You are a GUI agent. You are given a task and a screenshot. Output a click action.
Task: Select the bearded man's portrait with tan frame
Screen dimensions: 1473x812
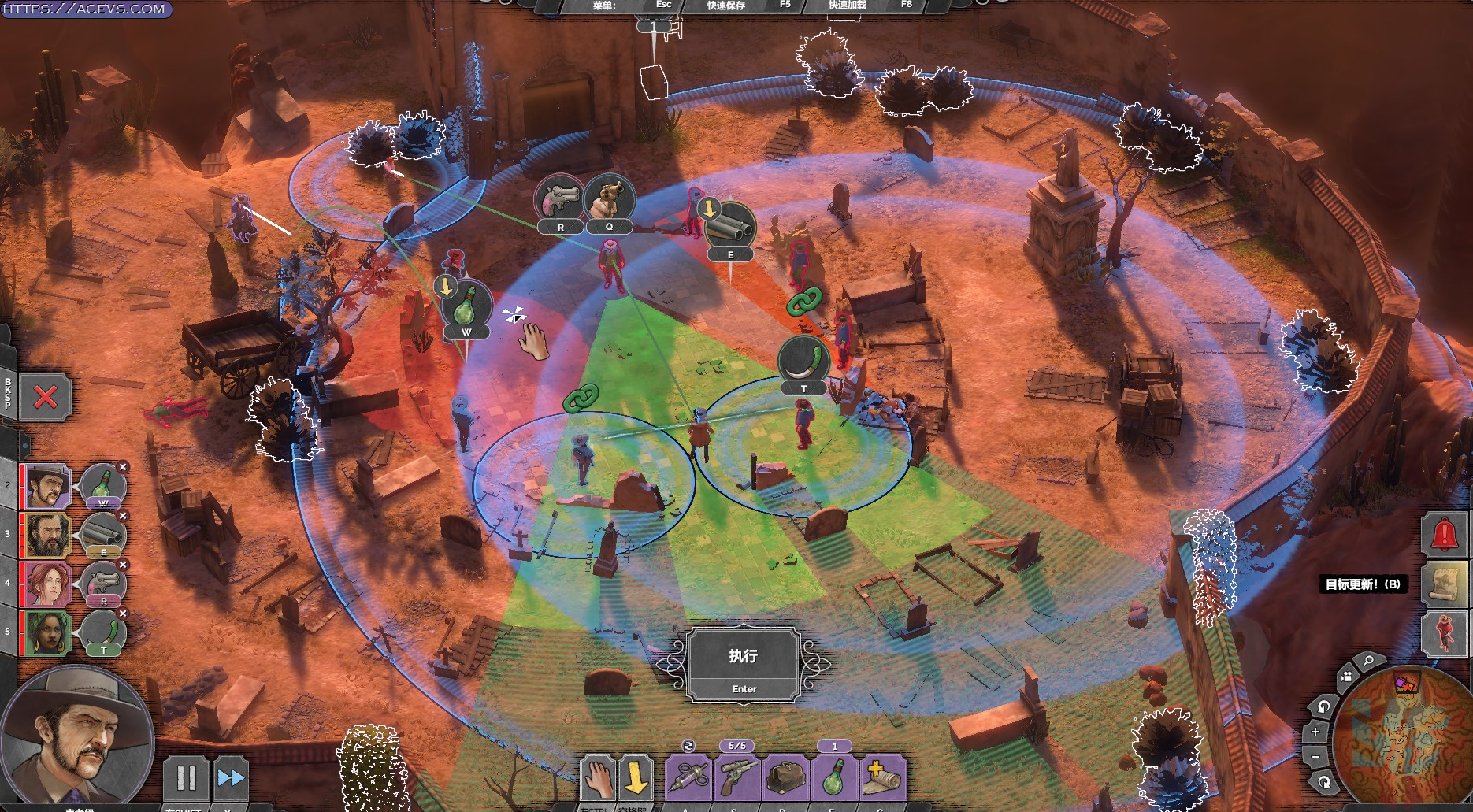(x=48, y=536)
